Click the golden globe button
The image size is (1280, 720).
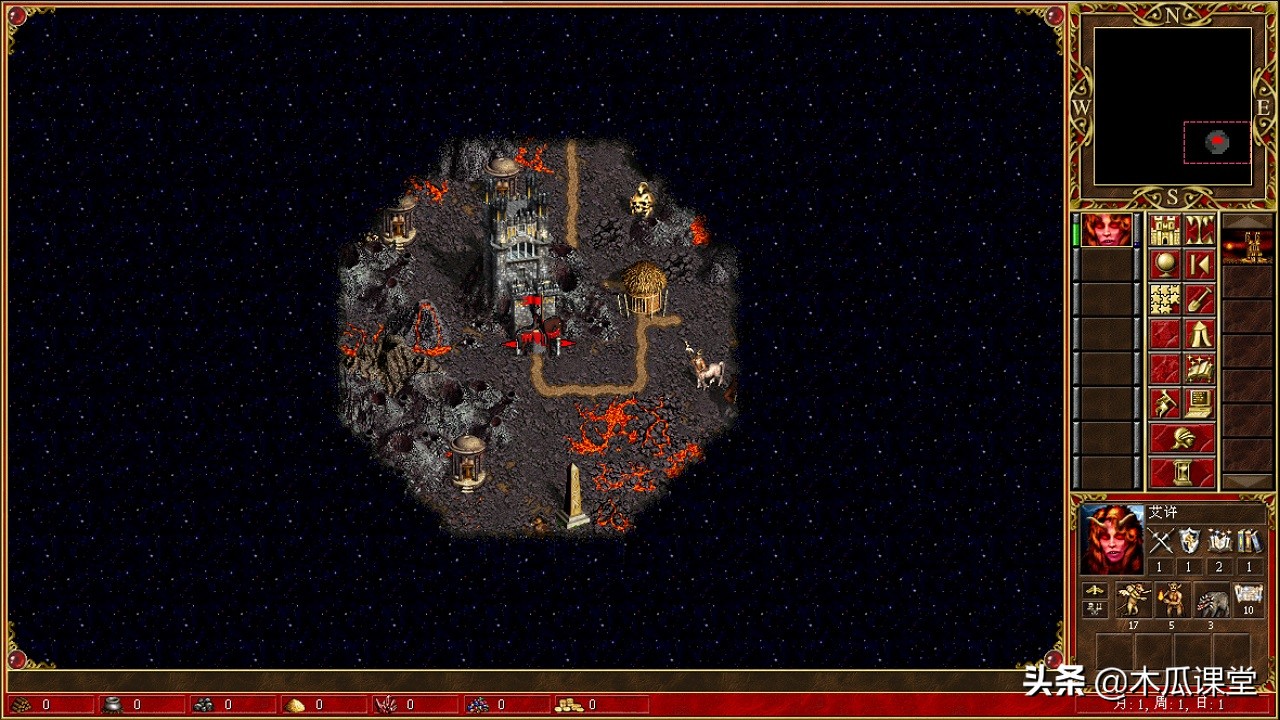[x=1165, y=264]
